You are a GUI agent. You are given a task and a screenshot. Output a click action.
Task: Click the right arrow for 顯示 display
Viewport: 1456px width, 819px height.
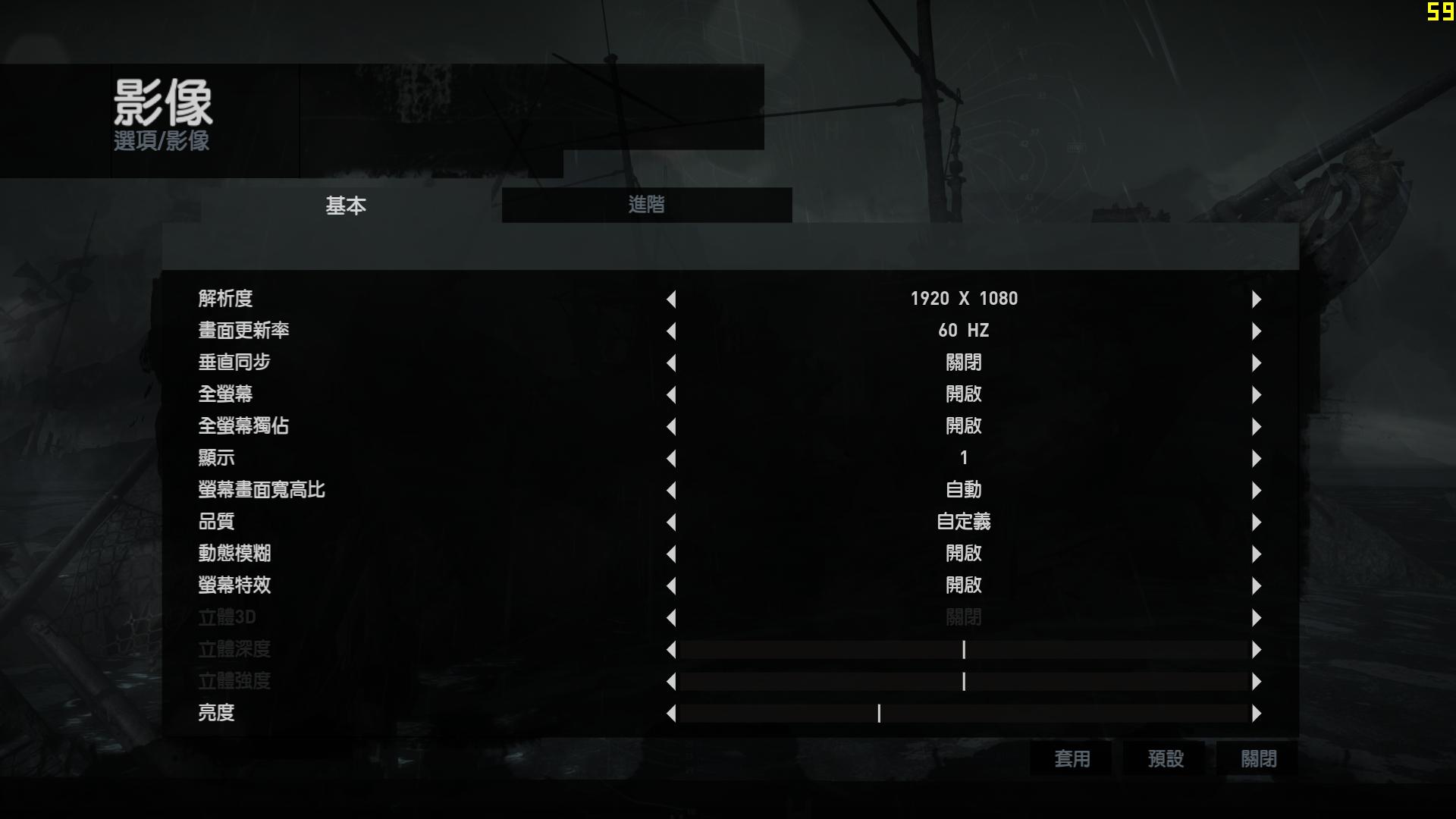click(1256, 458)
